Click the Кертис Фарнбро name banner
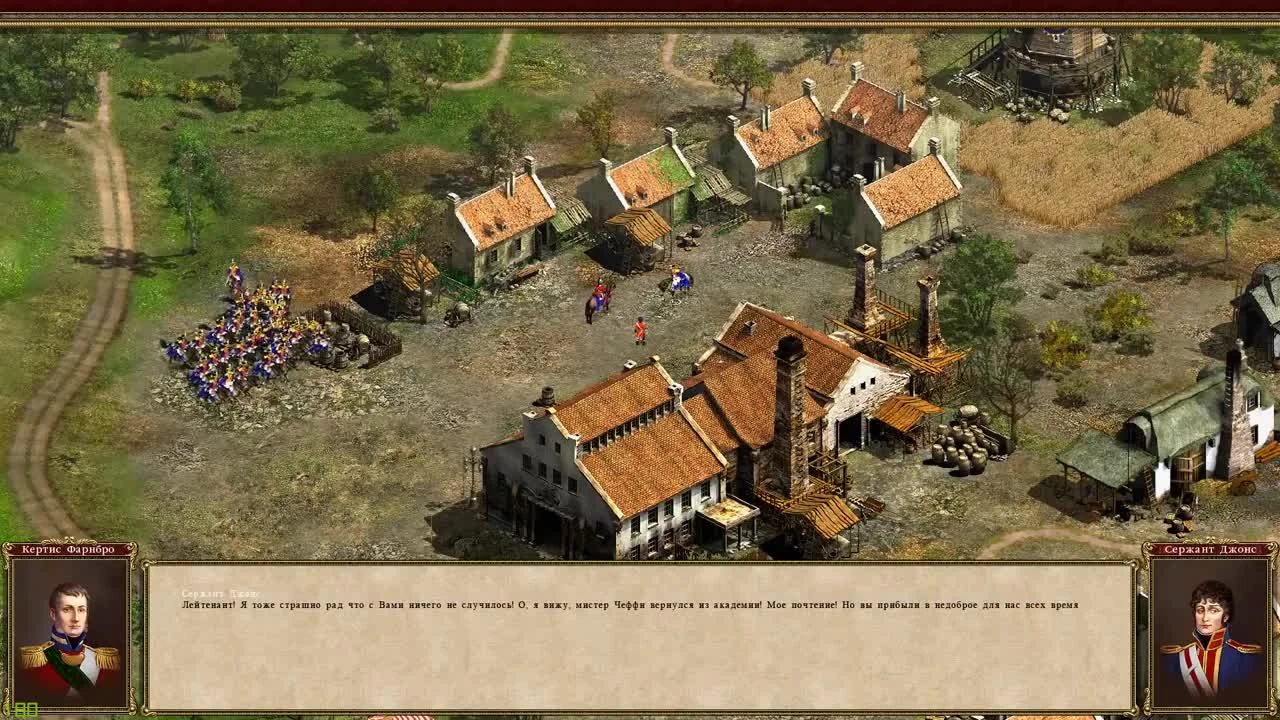The height and width of the screenshot is (720, 1280). coord(66,550)
